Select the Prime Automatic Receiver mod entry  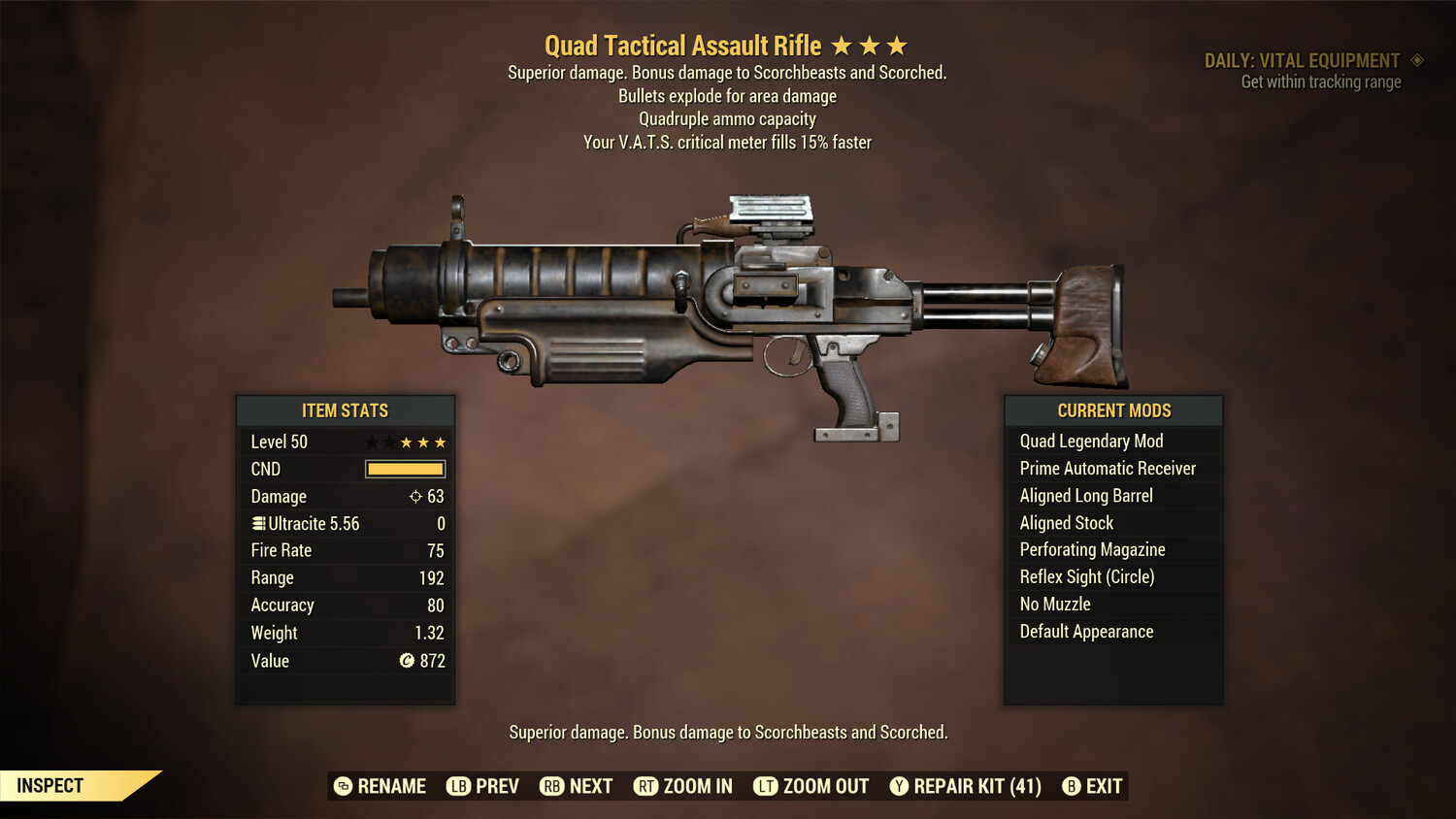coord(1107,468)
